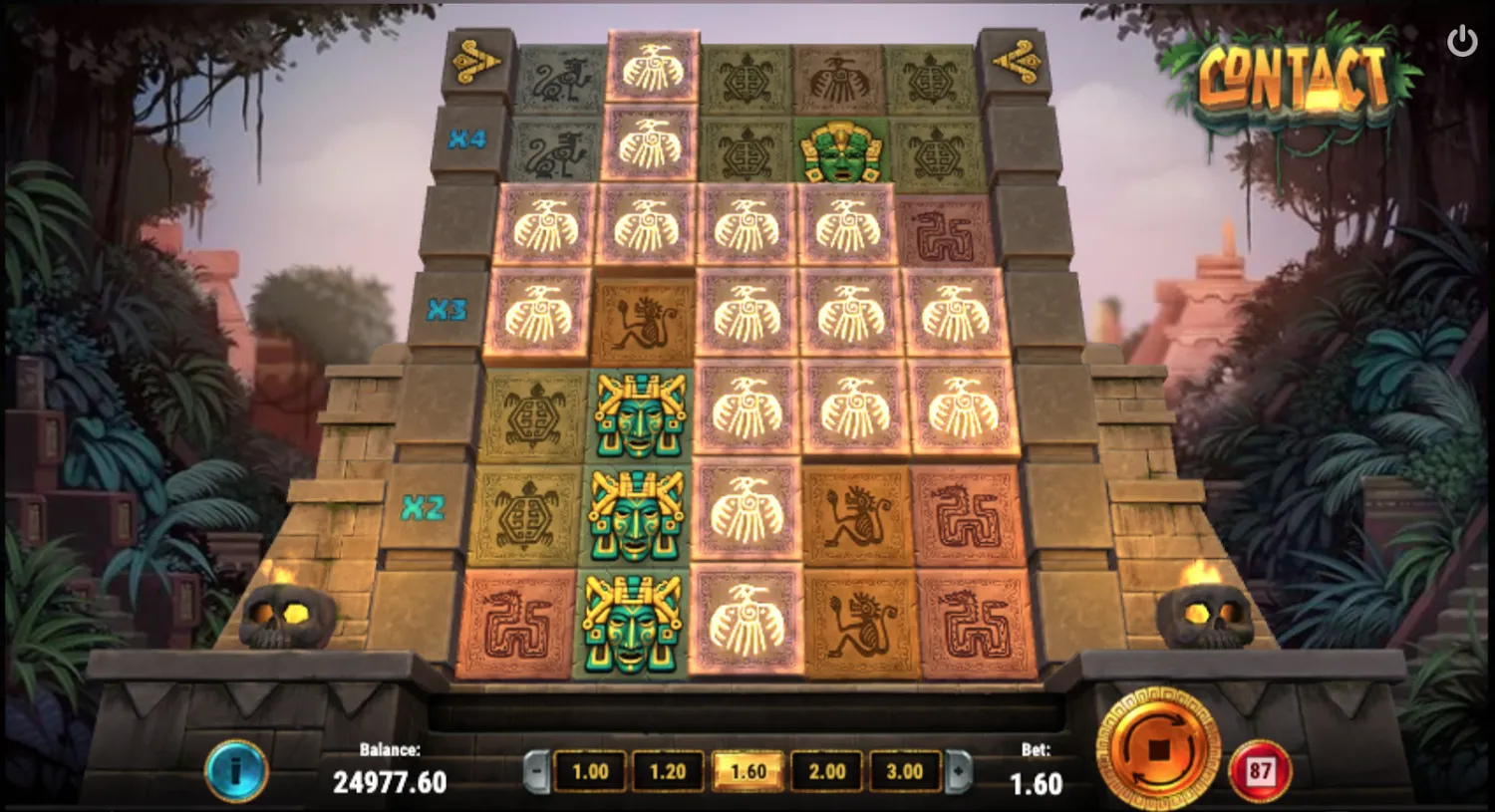Increase the bet with the plus stepper
This screenshot has height=812, width=1495.
pos(959,770)
